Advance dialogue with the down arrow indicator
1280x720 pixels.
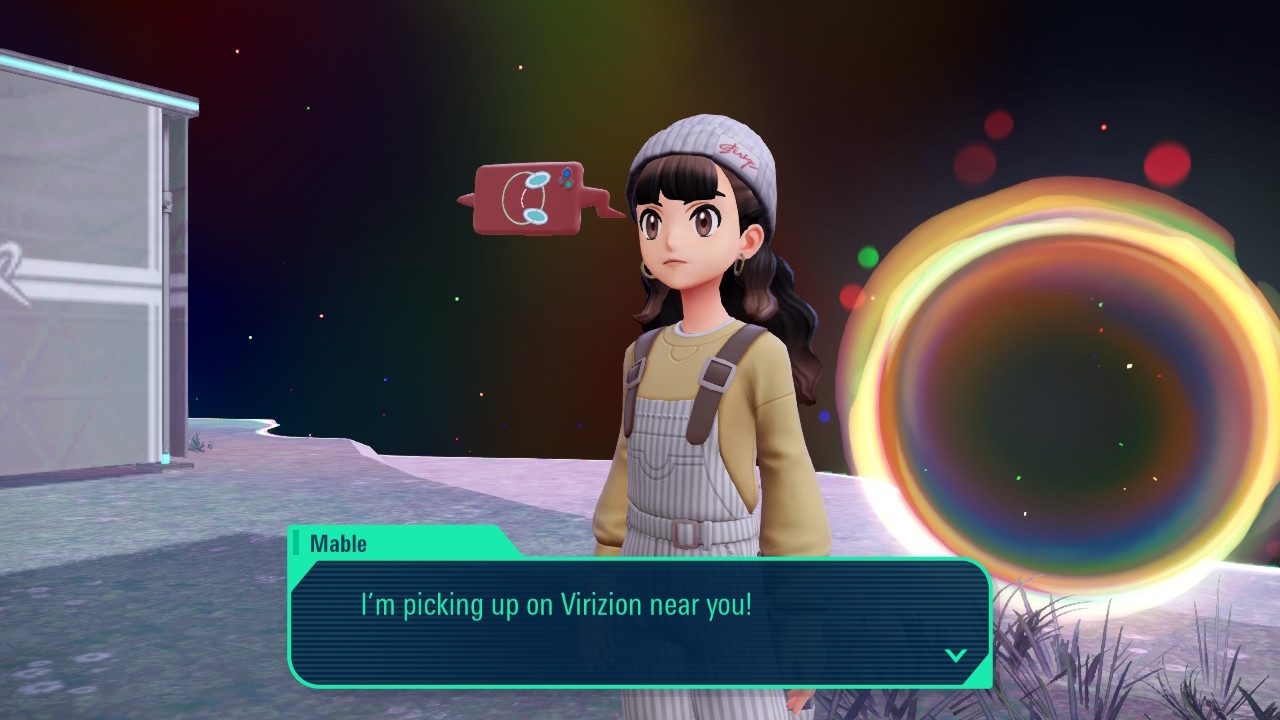pos(956,655)
